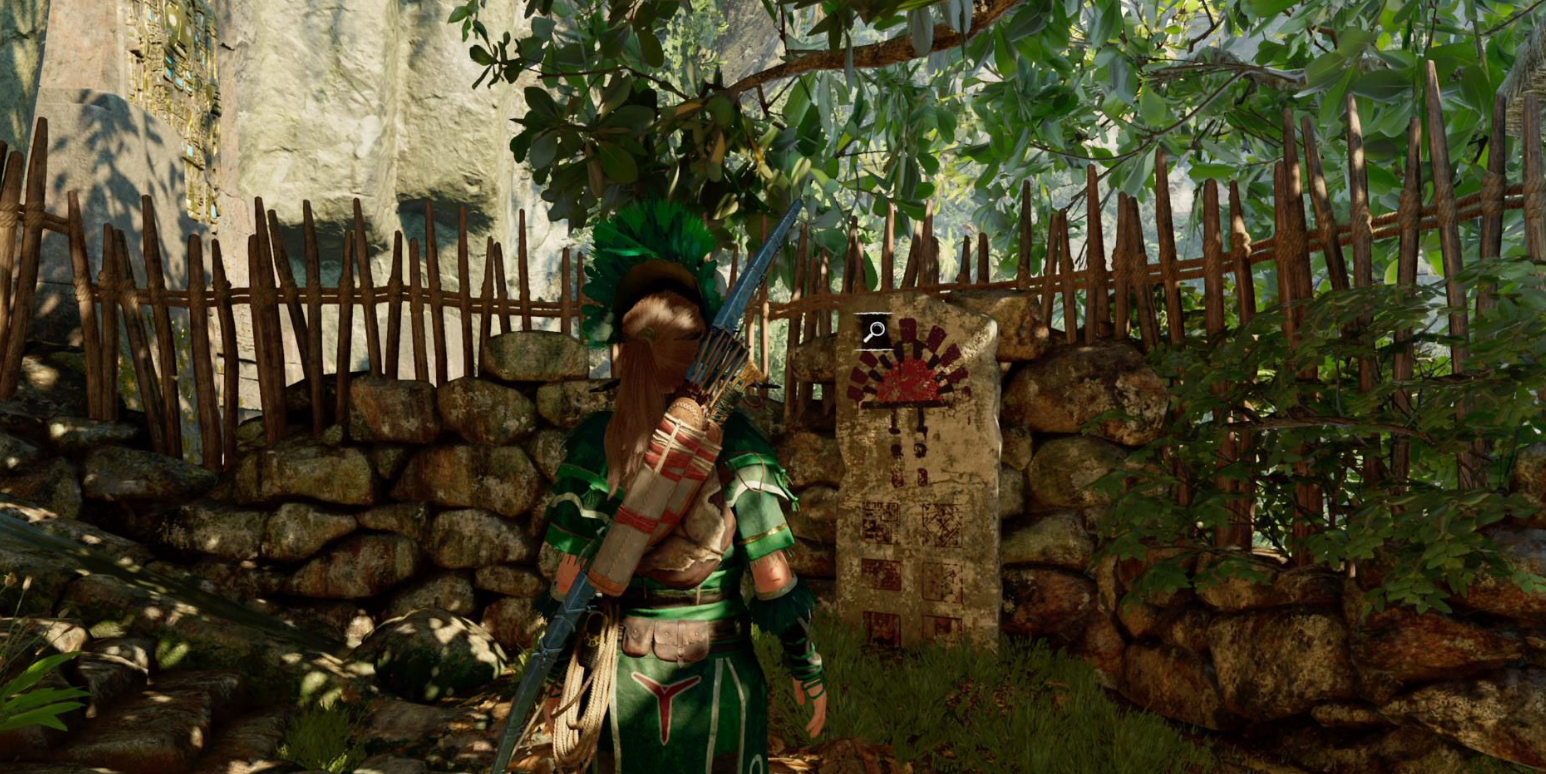Click the magnifying glass inspect icon
The width and height of the screenshot is (1546, 774).
[x=874, y=331]
